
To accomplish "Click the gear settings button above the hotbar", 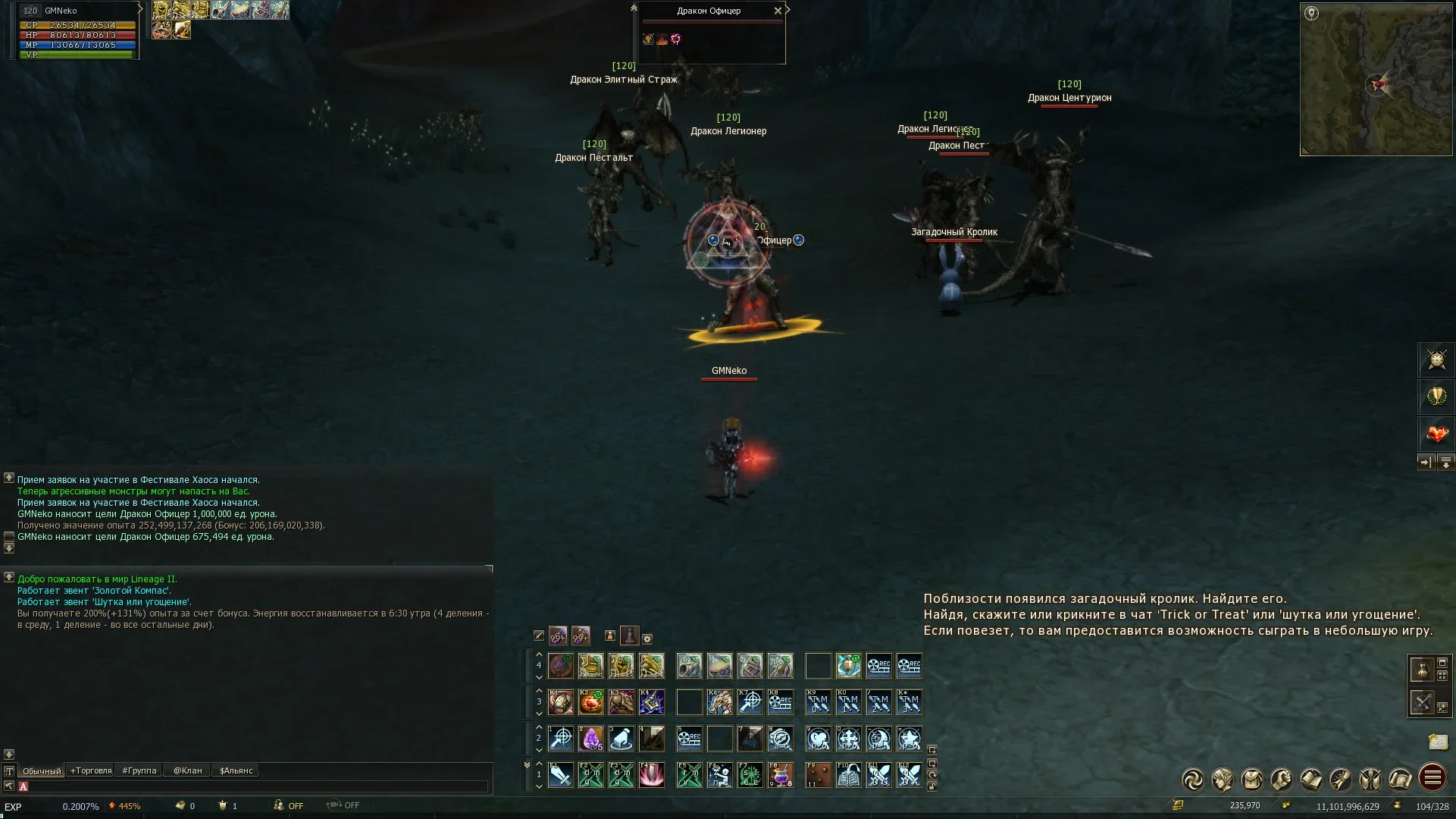I will coord(647,637).
